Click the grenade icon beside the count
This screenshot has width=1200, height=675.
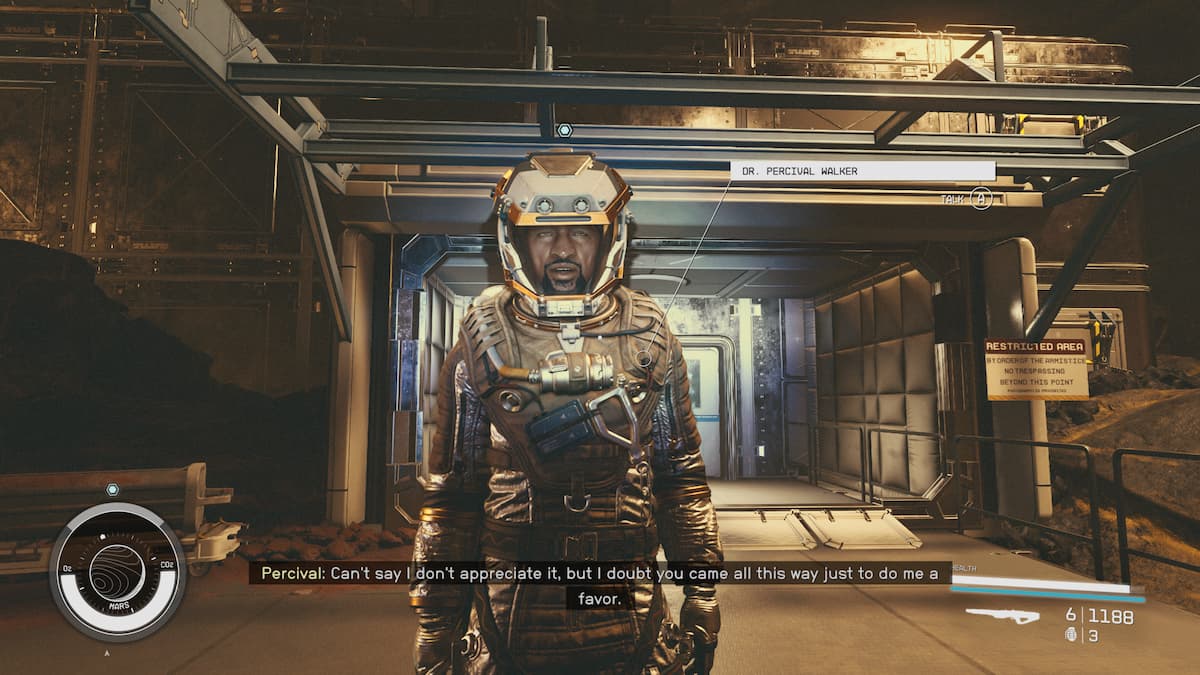tap(1072, 635)
